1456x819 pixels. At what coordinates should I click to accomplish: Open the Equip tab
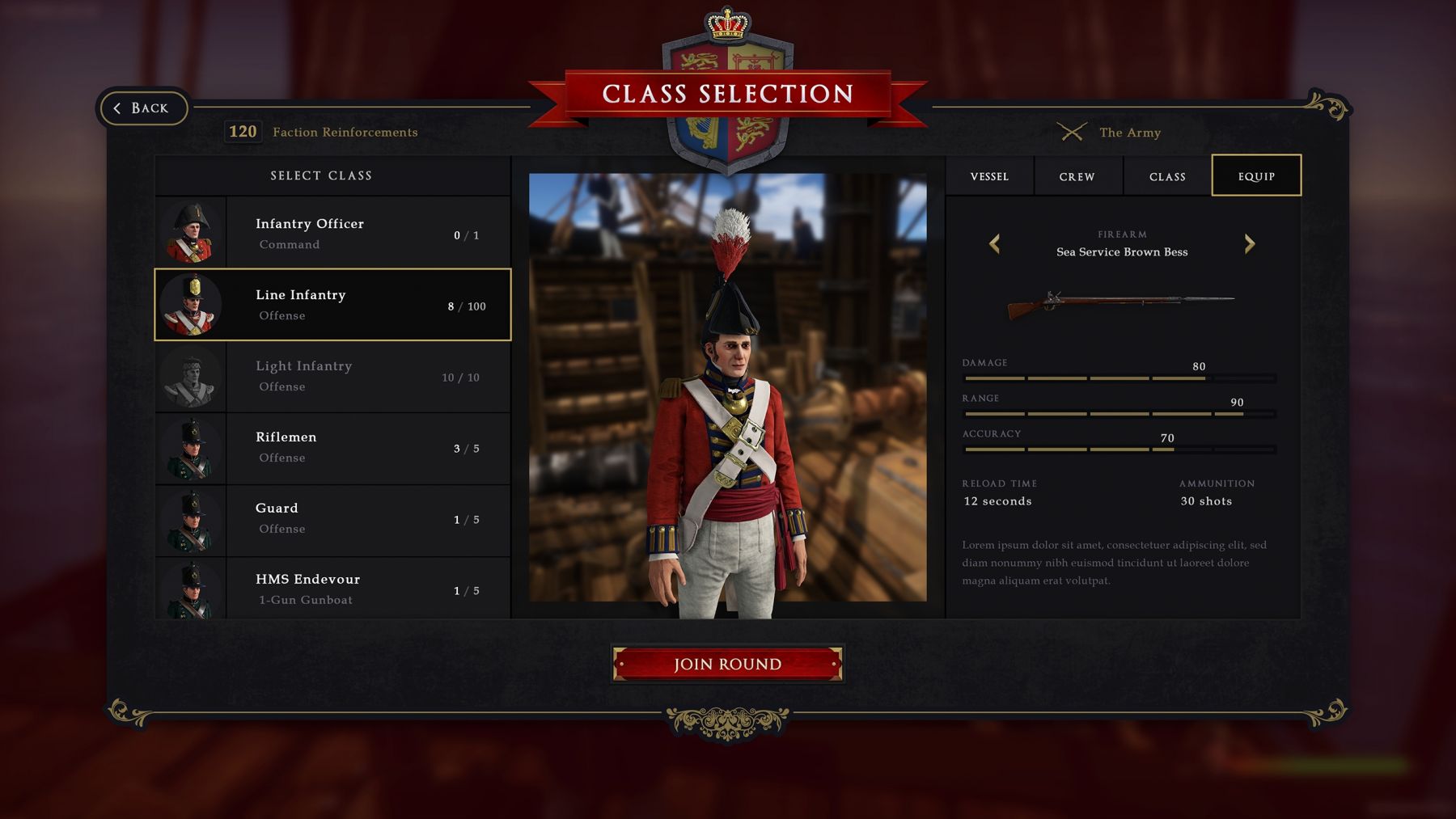coord(1256,176)
